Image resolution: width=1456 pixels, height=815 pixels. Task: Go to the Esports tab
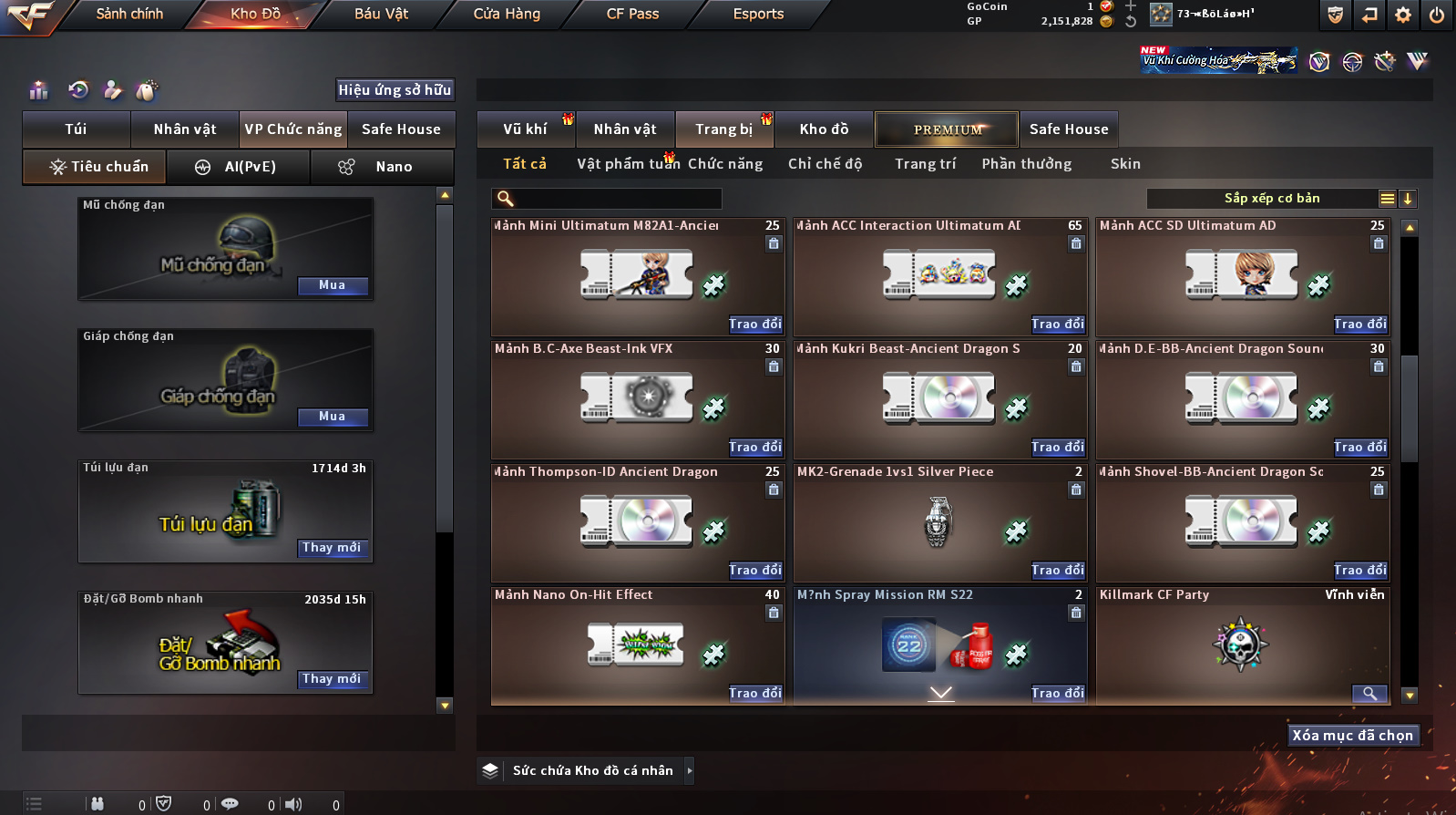coord(758,14)
